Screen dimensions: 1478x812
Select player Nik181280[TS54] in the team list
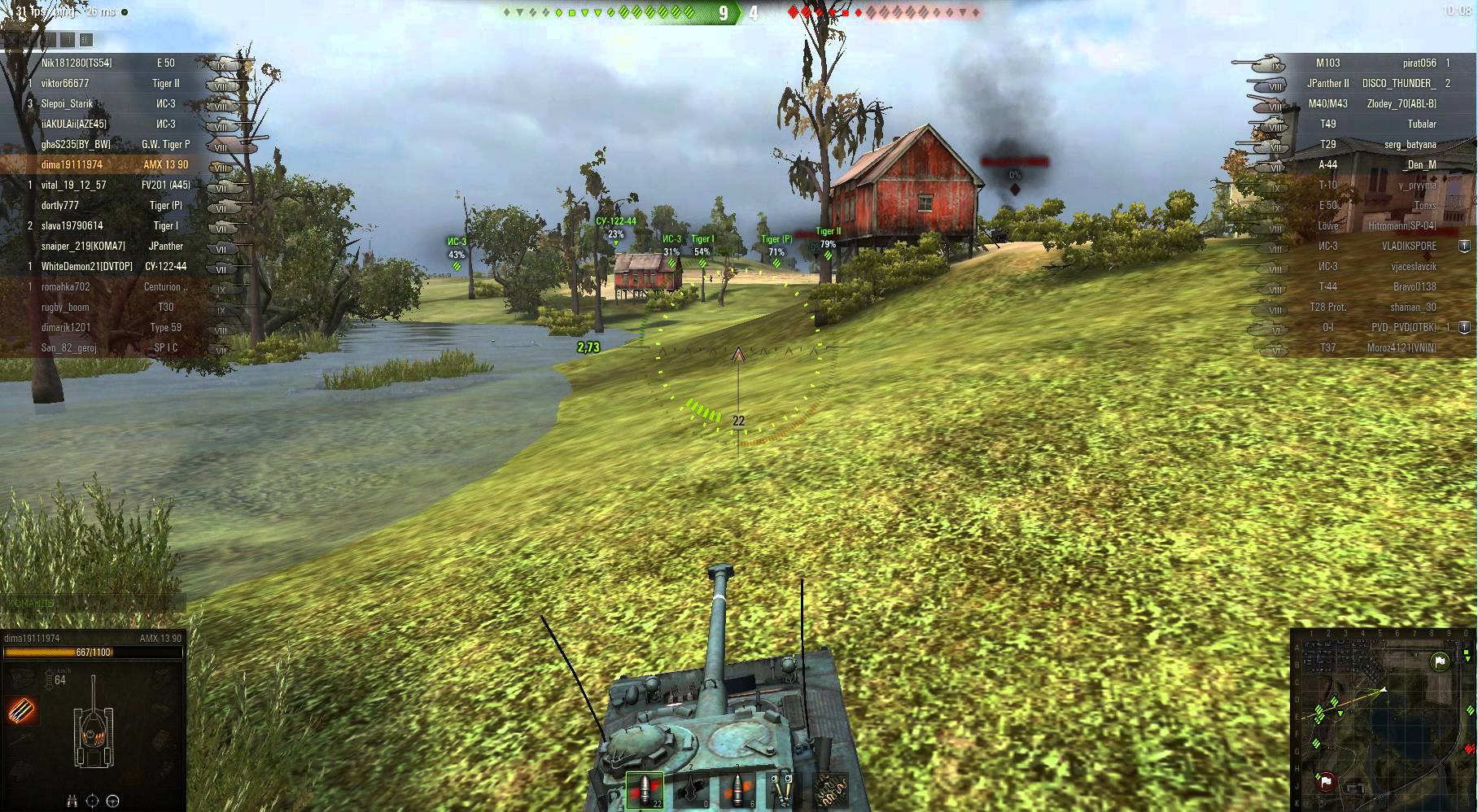[77, 63]
